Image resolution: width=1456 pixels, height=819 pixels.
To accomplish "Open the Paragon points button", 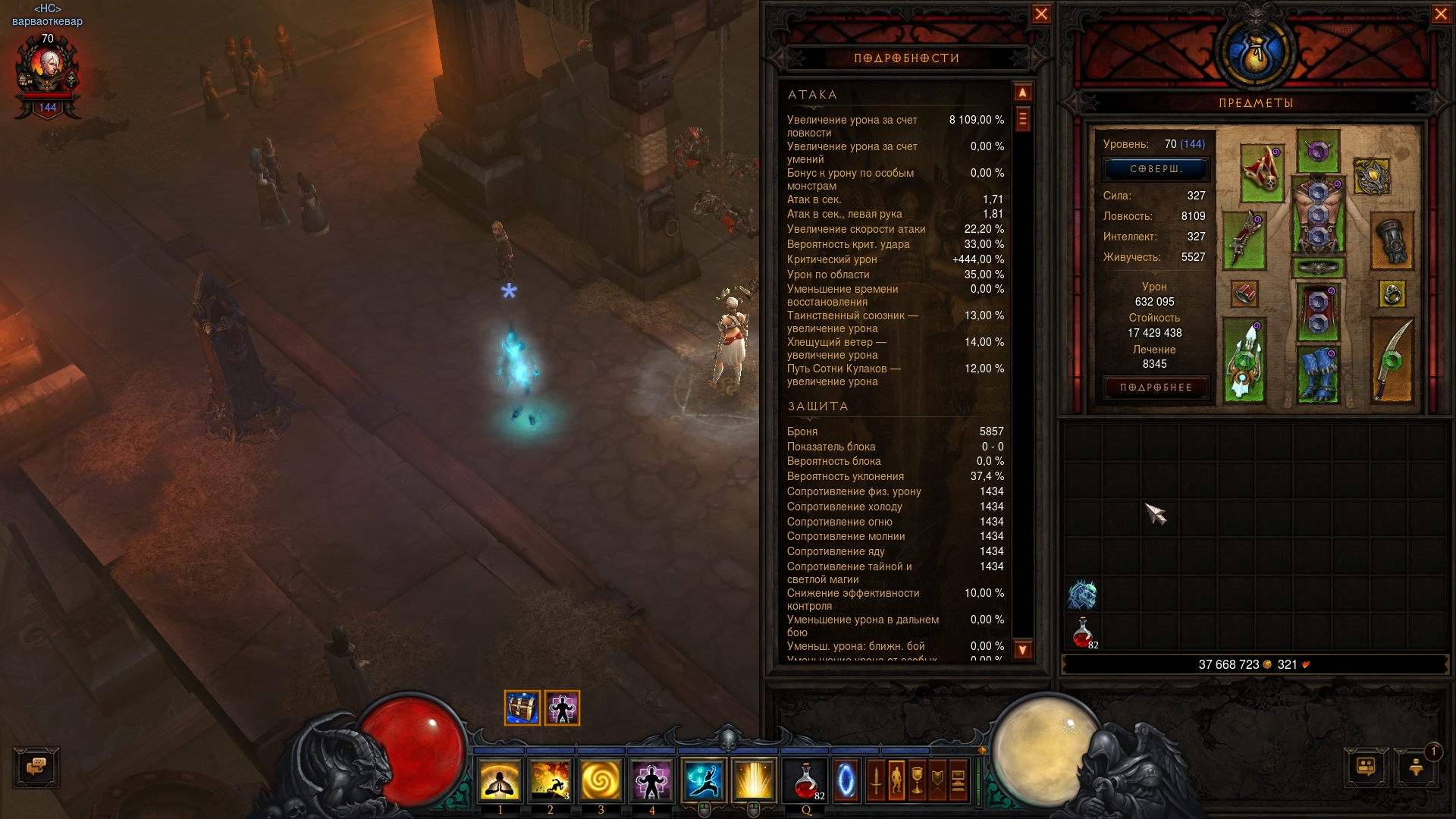I will (x=1155, y=169).
